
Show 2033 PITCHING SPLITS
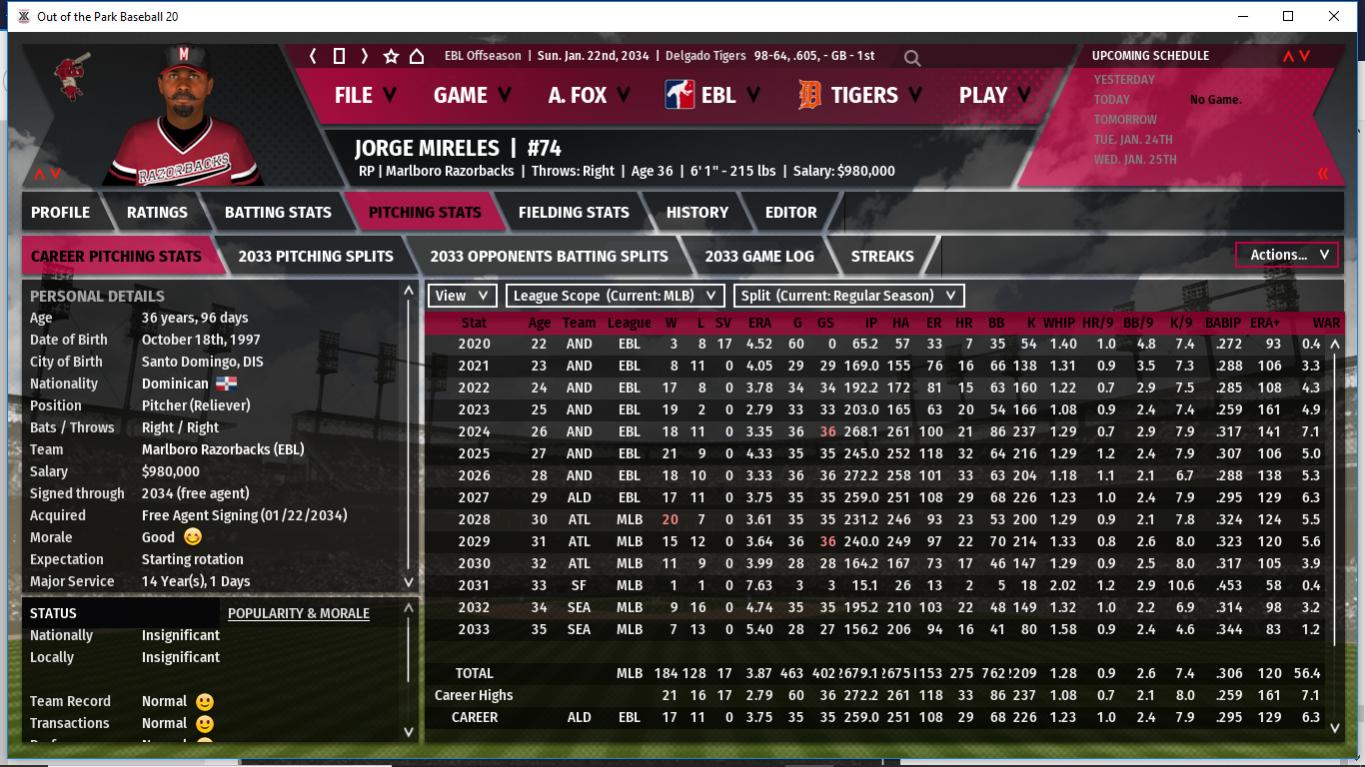pos(316,256)
